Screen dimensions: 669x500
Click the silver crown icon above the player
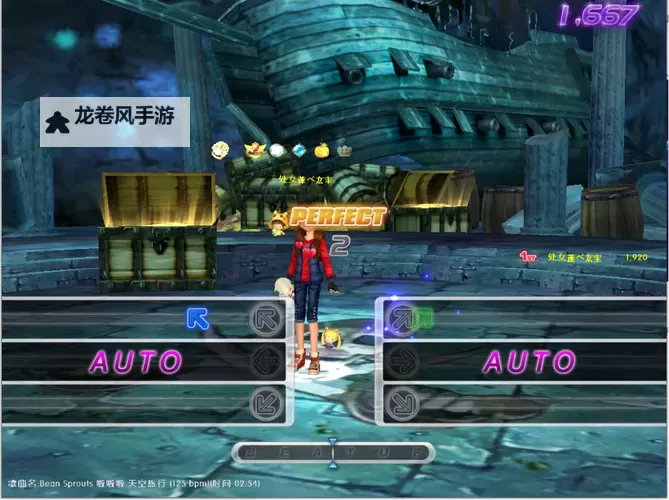(x=345, y=151)
